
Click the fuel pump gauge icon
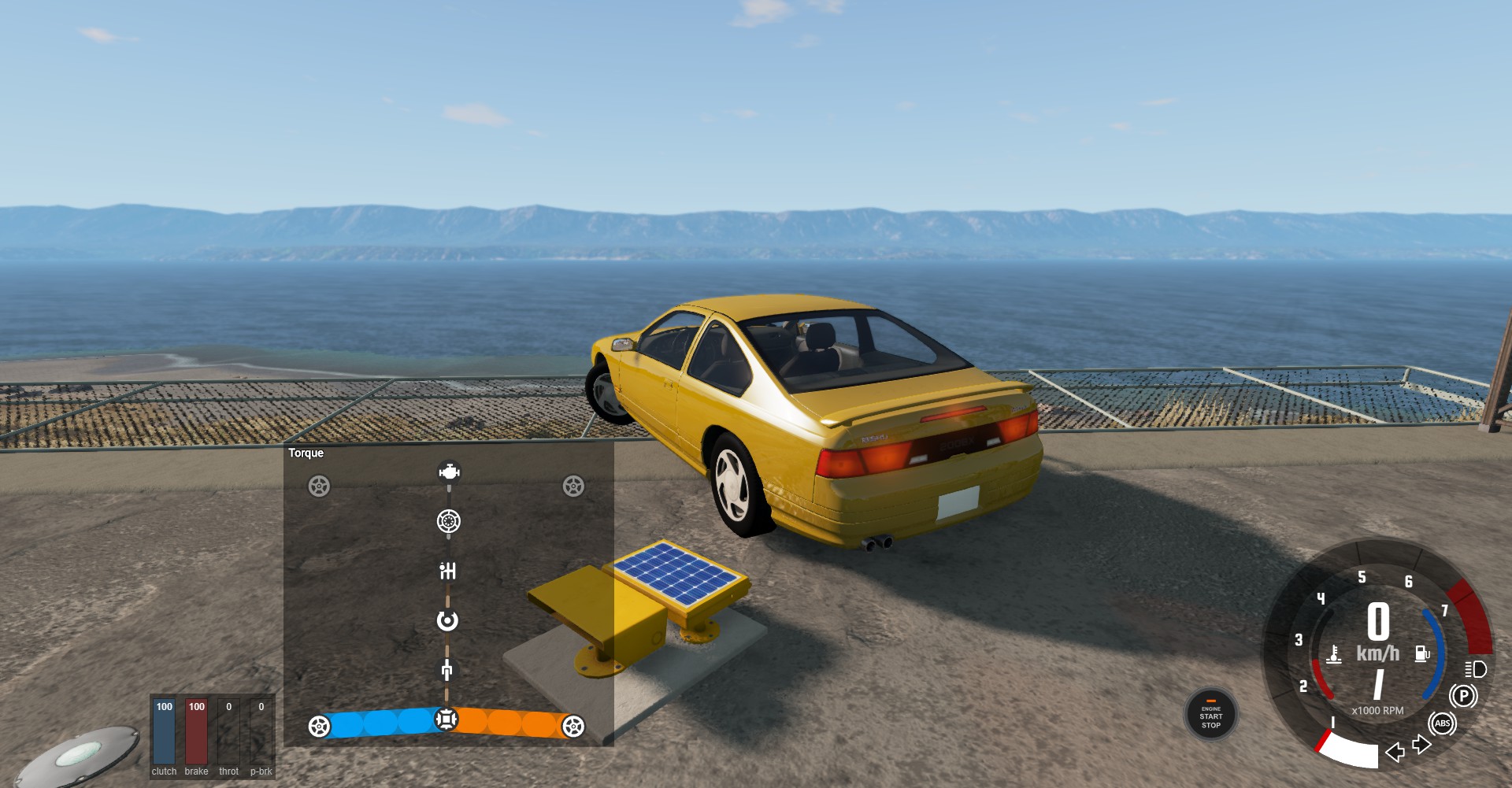click(1422, 653)
